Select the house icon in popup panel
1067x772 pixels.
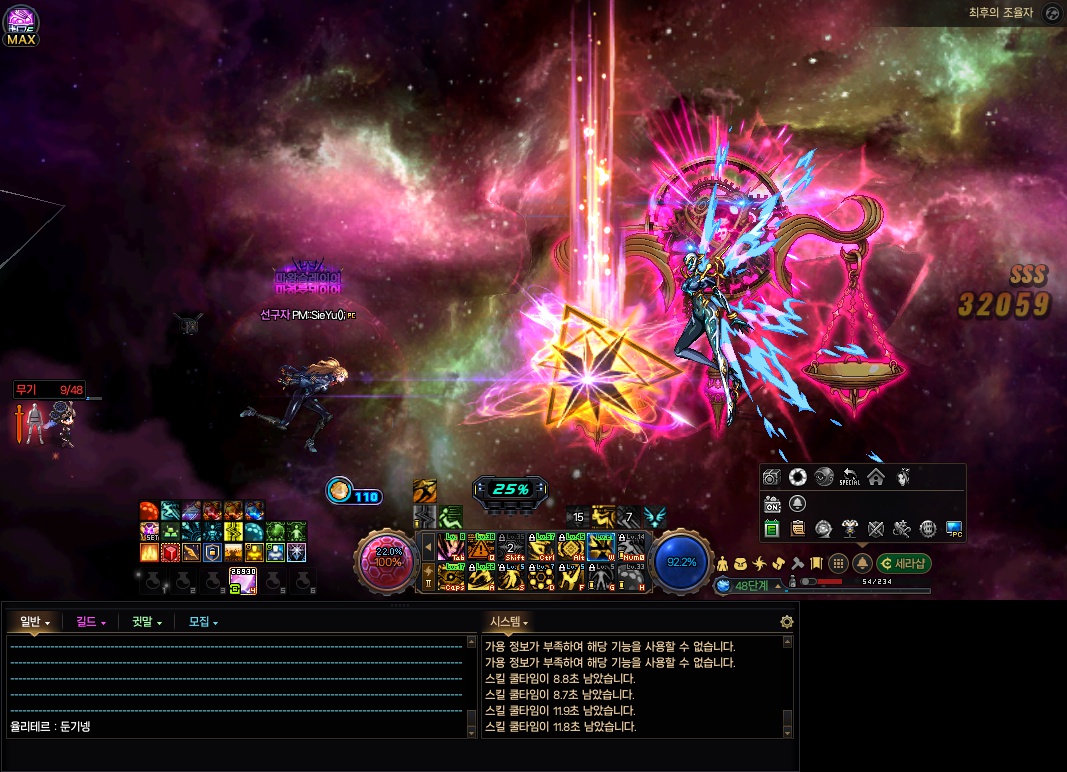coord(876,477)
